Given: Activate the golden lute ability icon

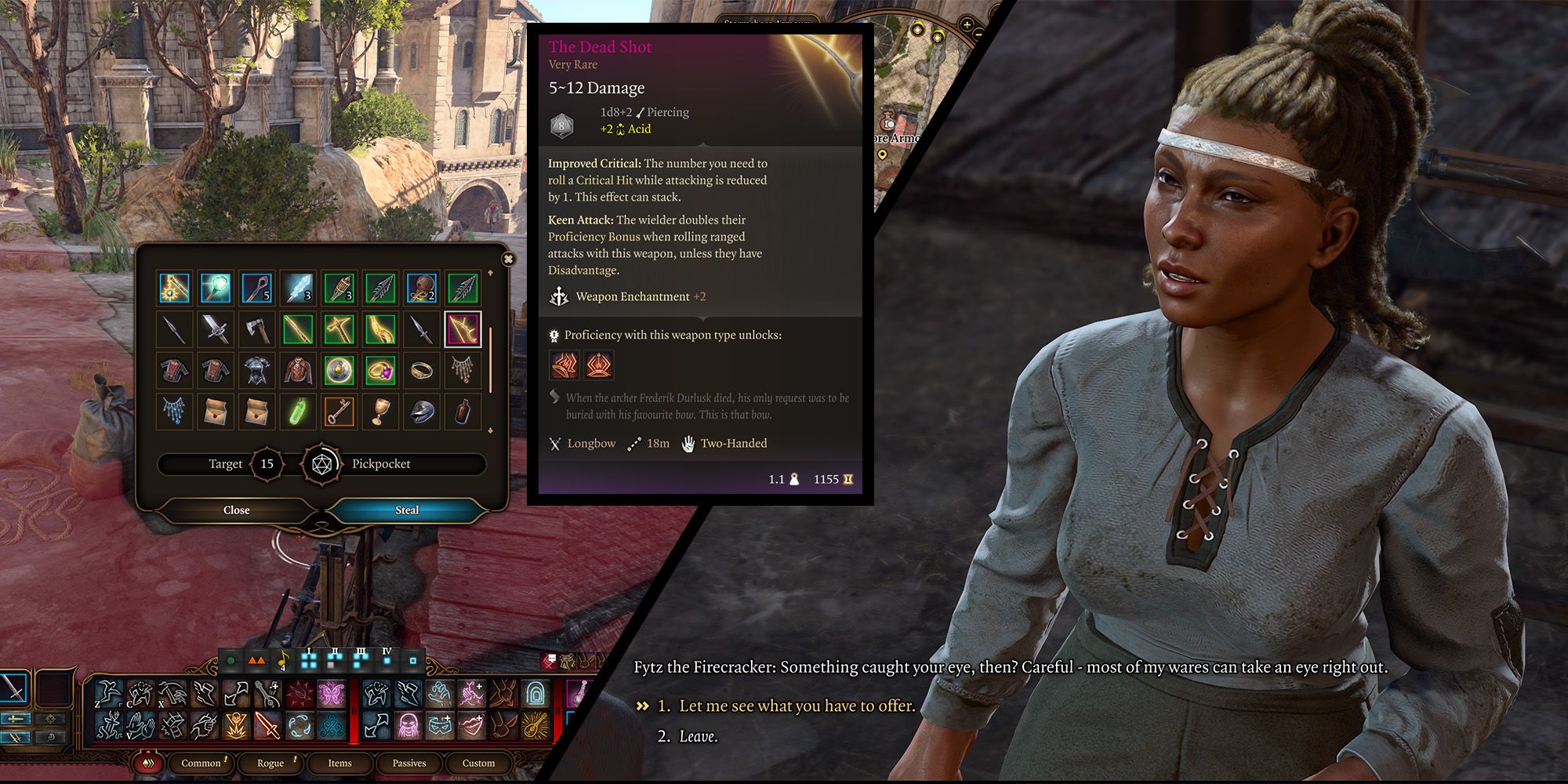Looking at the screenshot, I should 536,725.
